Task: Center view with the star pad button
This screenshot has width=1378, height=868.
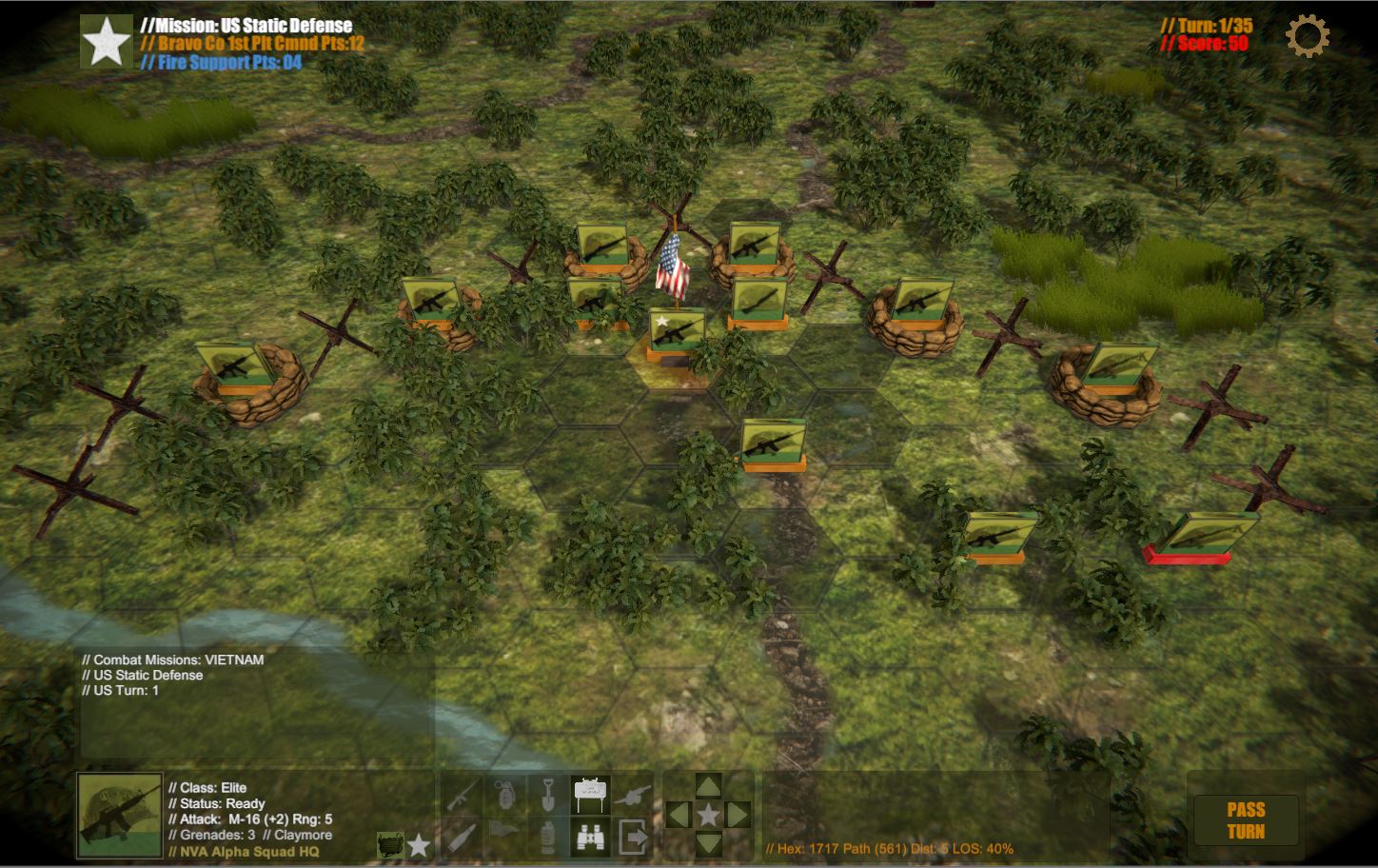Action: click(x=708, y=815)
